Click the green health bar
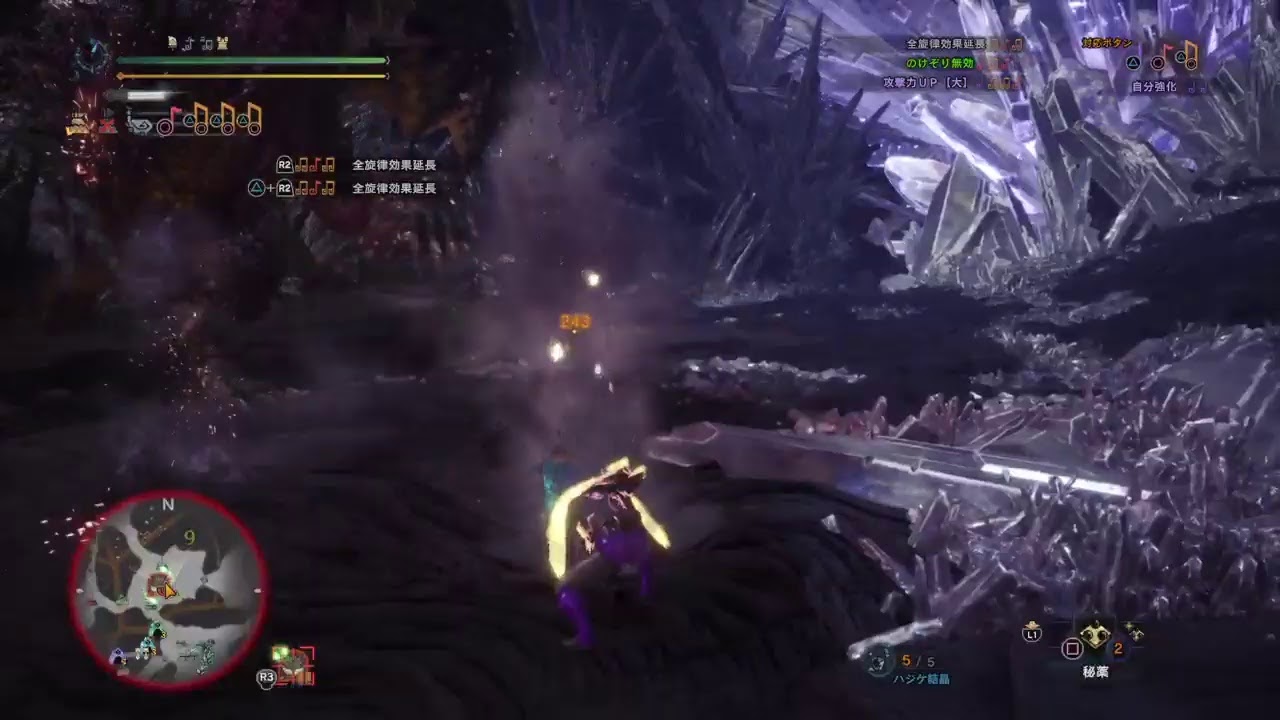The height and width of the screenshot is (720, 1280). point(250,60)
